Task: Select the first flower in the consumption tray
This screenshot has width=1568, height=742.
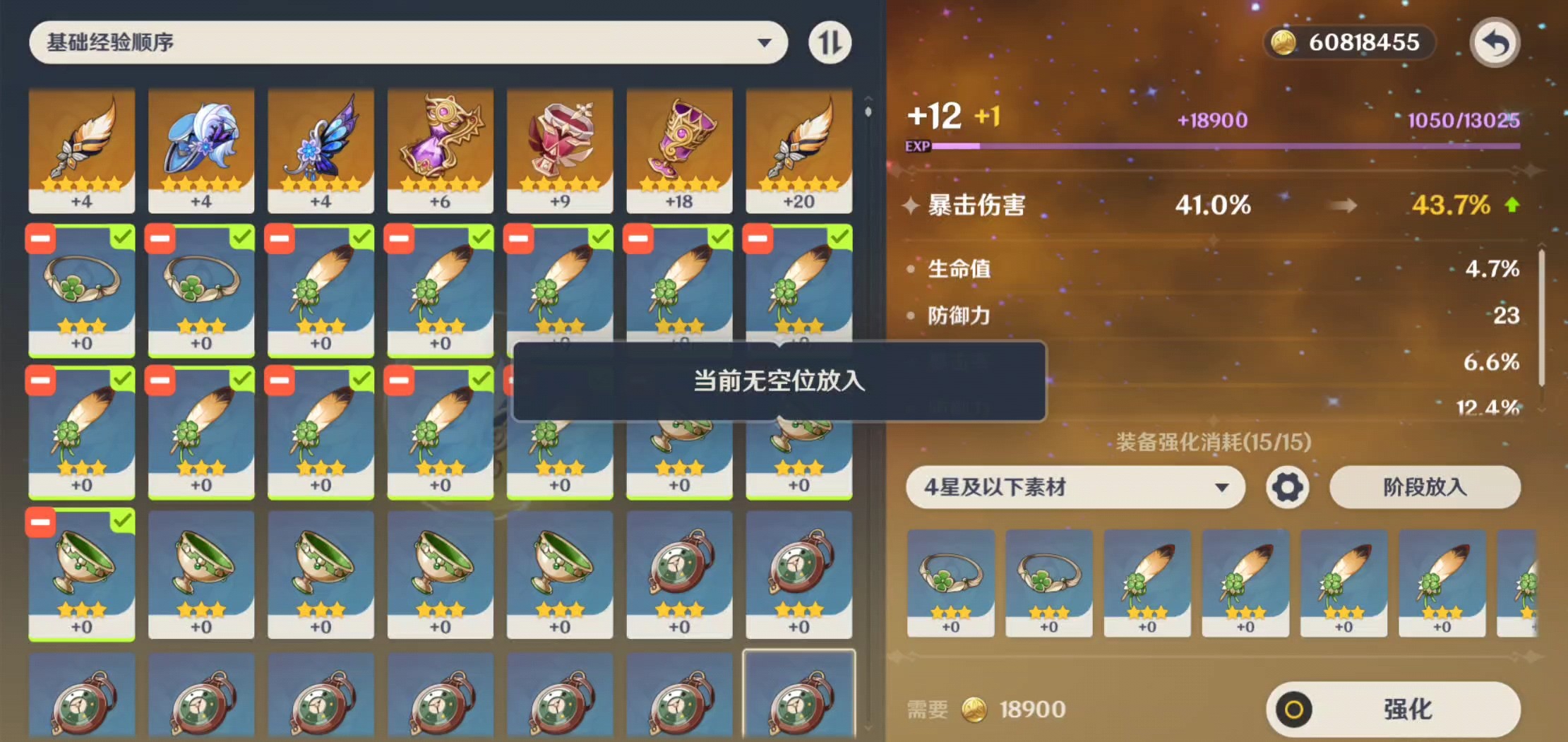Action: pos(950,582)
